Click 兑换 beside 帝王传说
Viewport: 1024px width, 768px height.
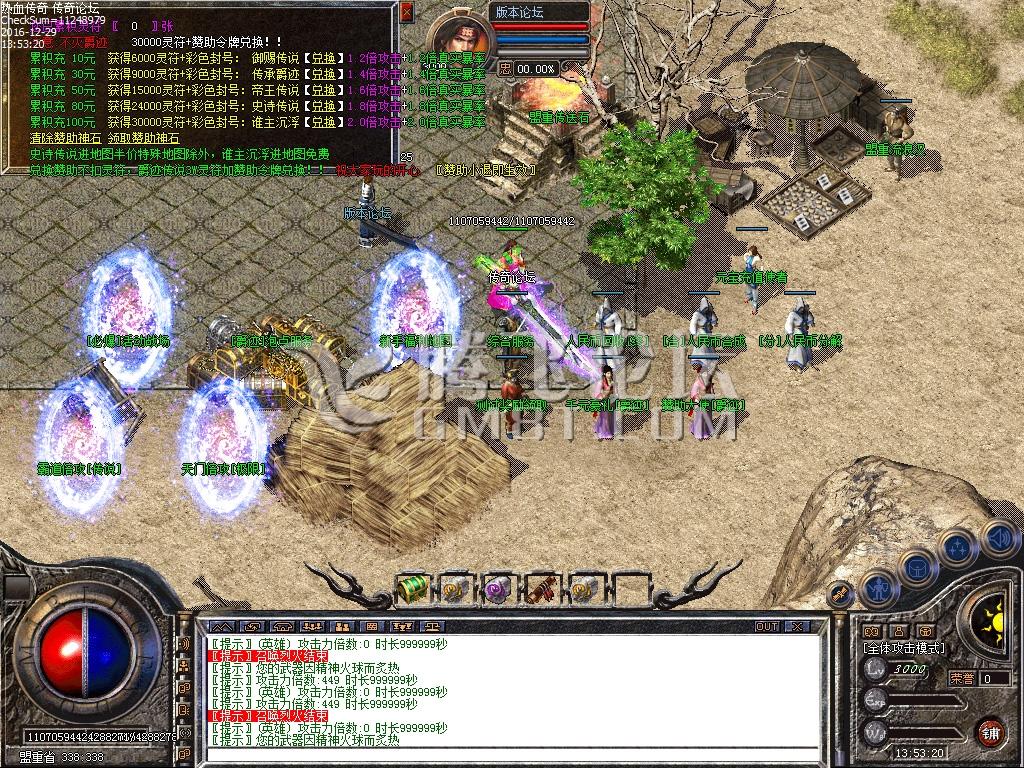coord(322,90)
